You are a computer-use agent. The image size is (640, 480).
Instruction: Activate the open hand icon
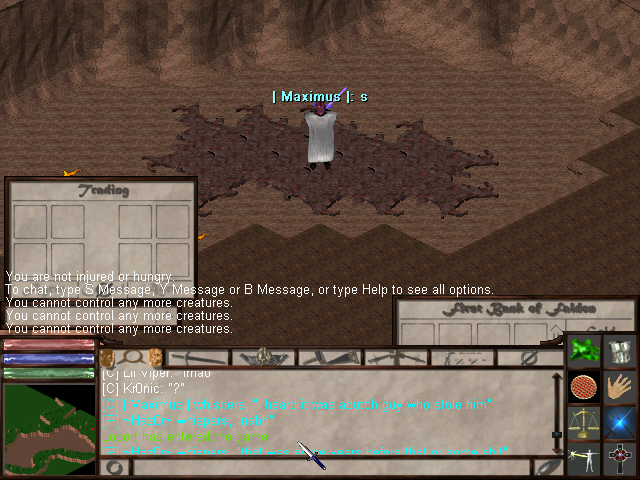pyautogui.click(x=620, y=387)
